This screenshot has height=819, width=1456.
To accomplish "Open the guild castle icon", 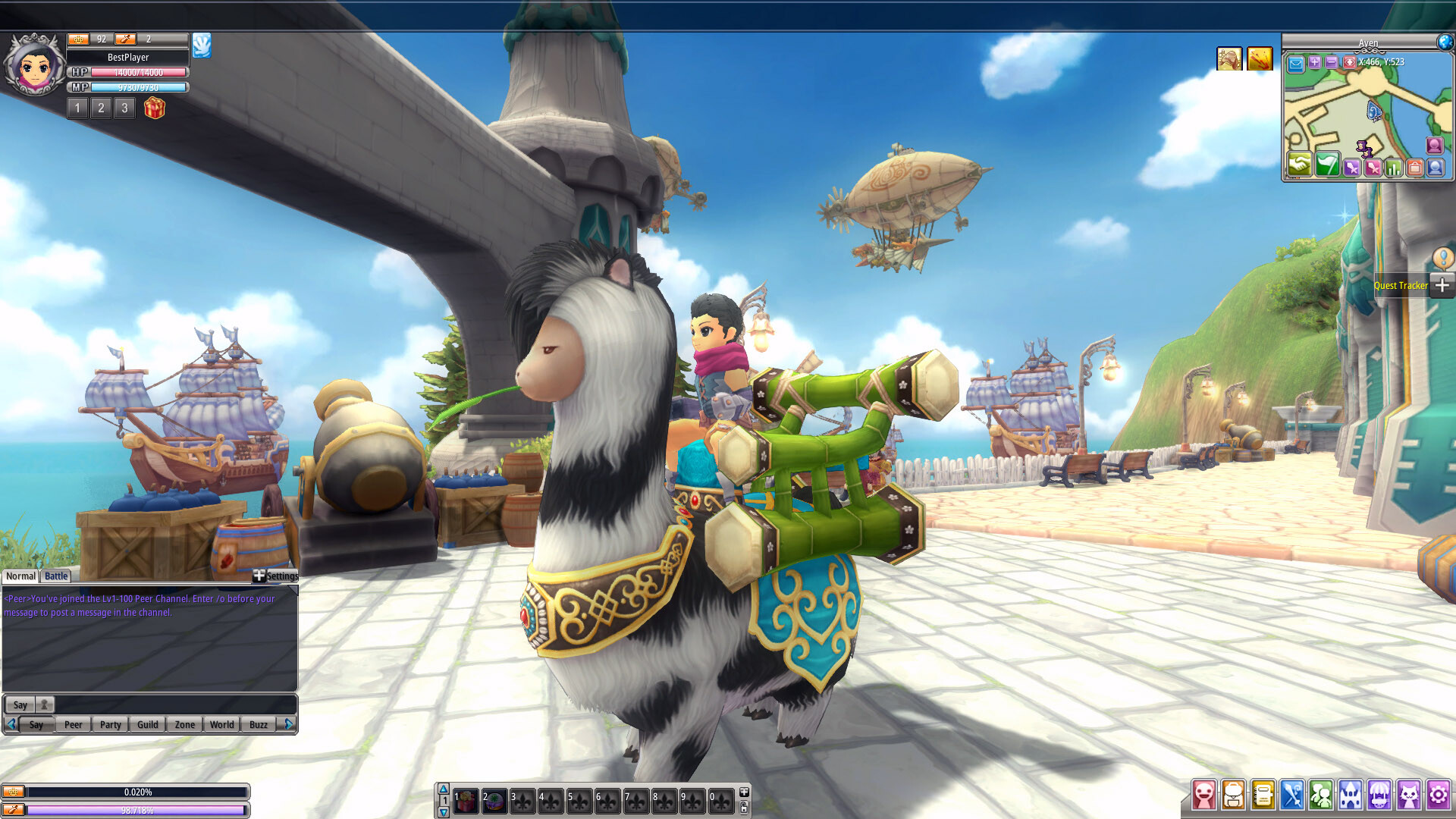I will pyautogui.click(x=1350, y=795).
